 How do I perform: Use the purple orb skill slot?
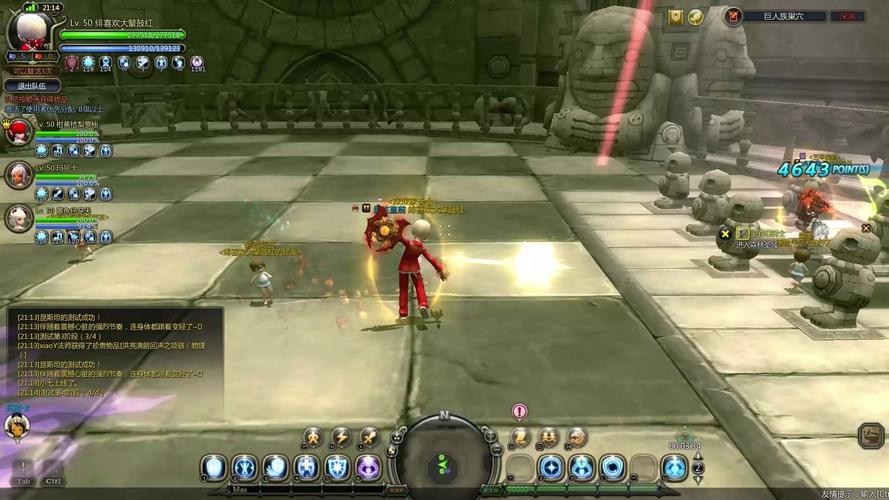point(369,467)
